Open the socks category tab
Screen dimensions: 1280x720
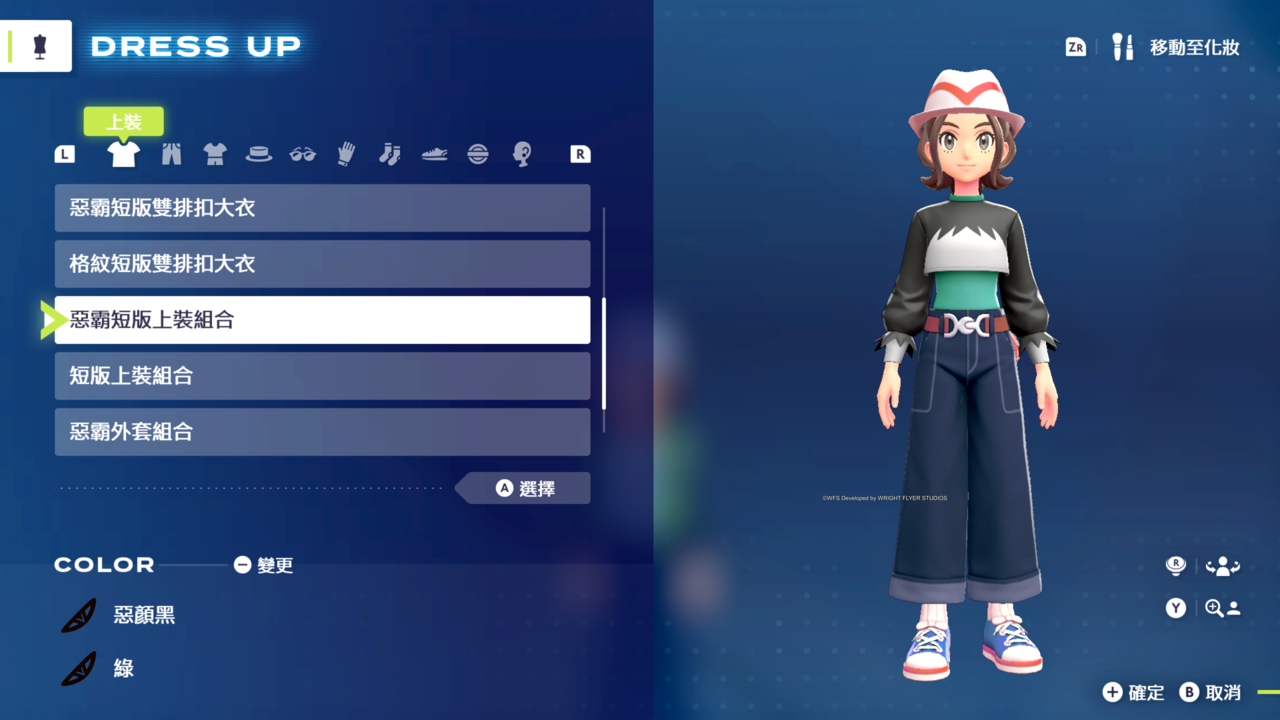pyautogui.click(x=390, y=154)
